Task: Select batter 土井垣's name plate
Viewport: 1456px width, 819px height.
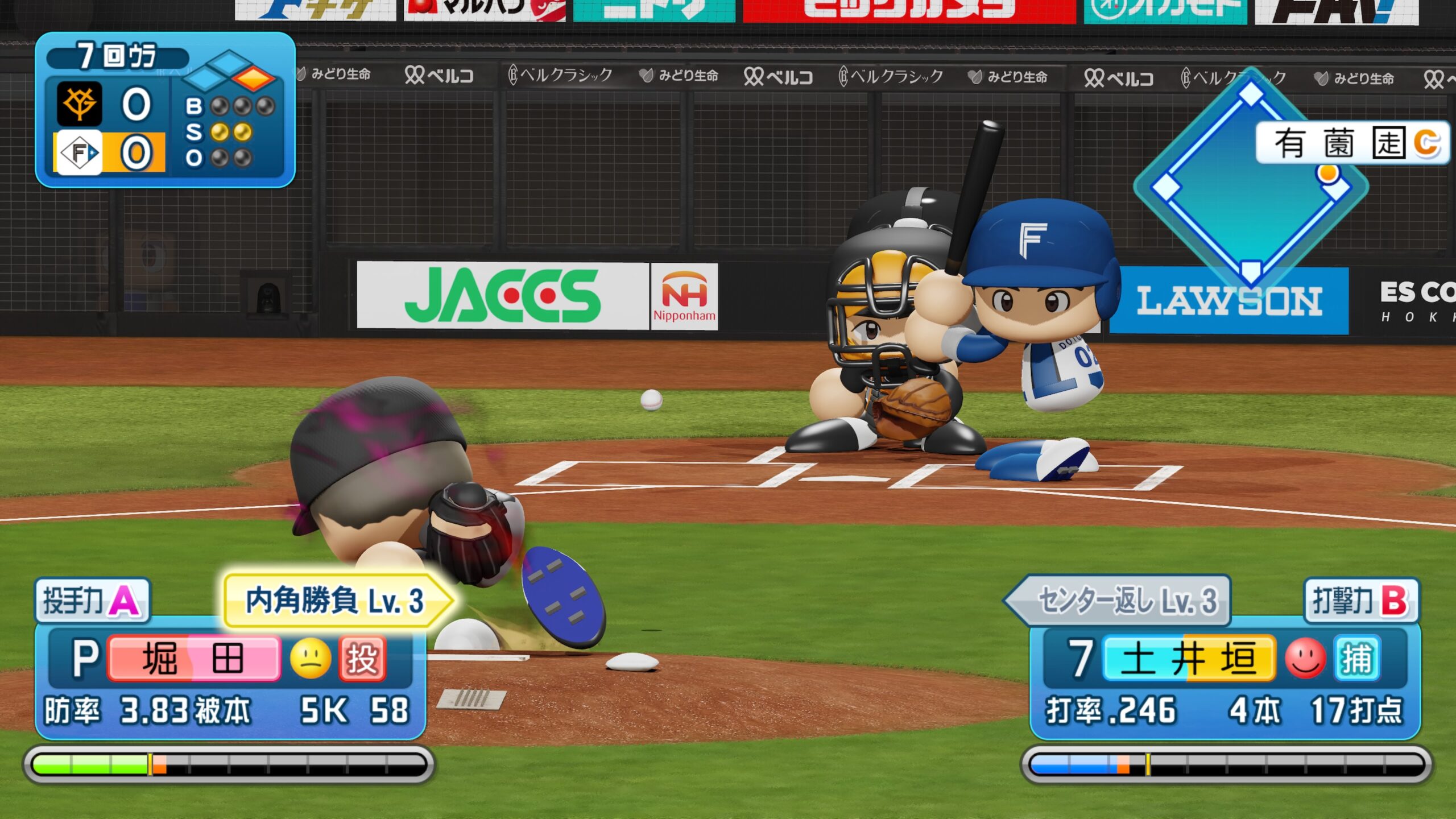Action: (1189, 659)
